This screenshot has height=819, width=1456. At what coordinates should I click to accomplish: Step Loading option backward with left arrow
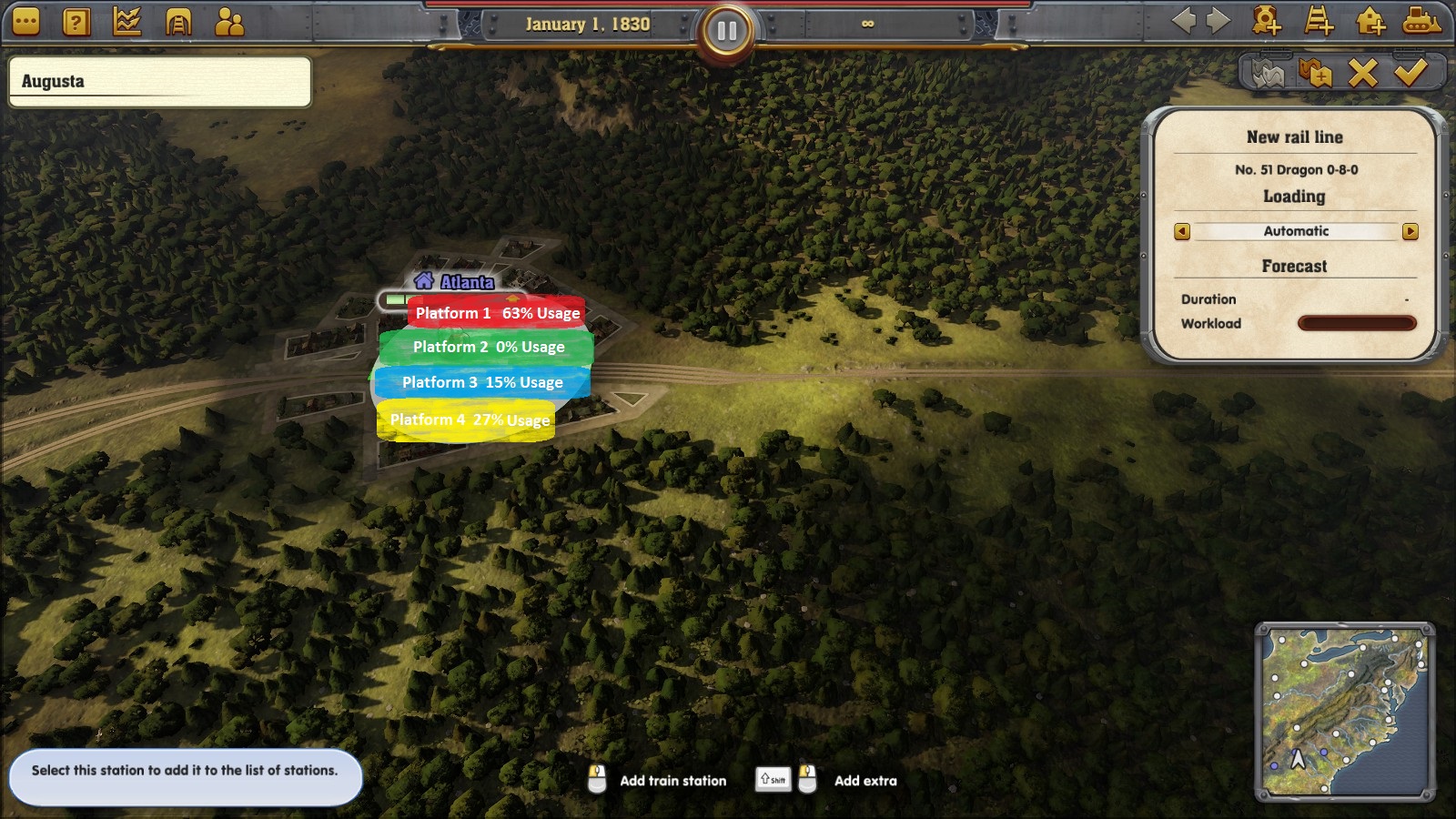click(1180, 231)
